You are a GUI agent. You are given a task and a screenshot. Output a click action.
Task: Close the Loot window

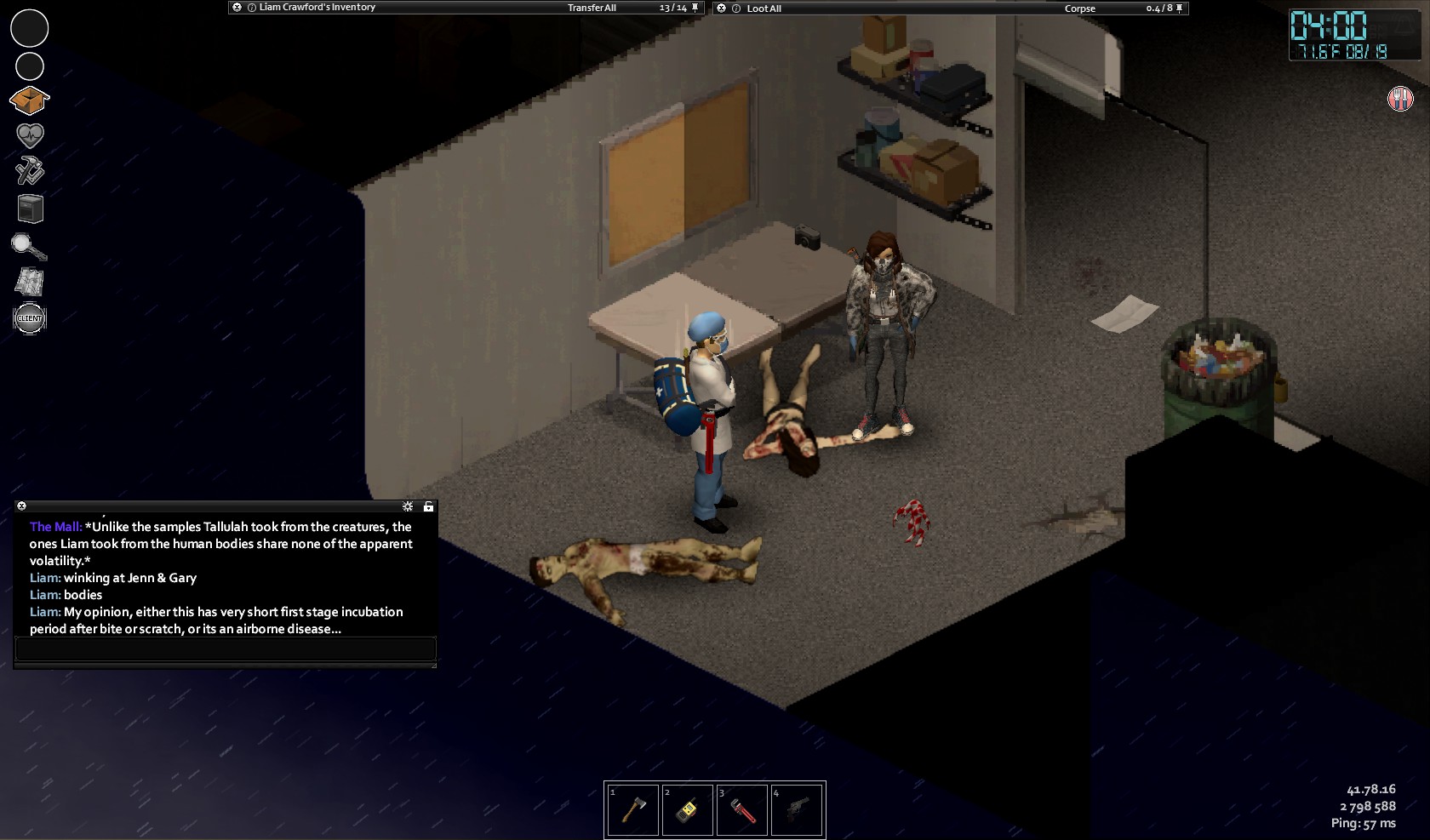(x=722, y=9)
